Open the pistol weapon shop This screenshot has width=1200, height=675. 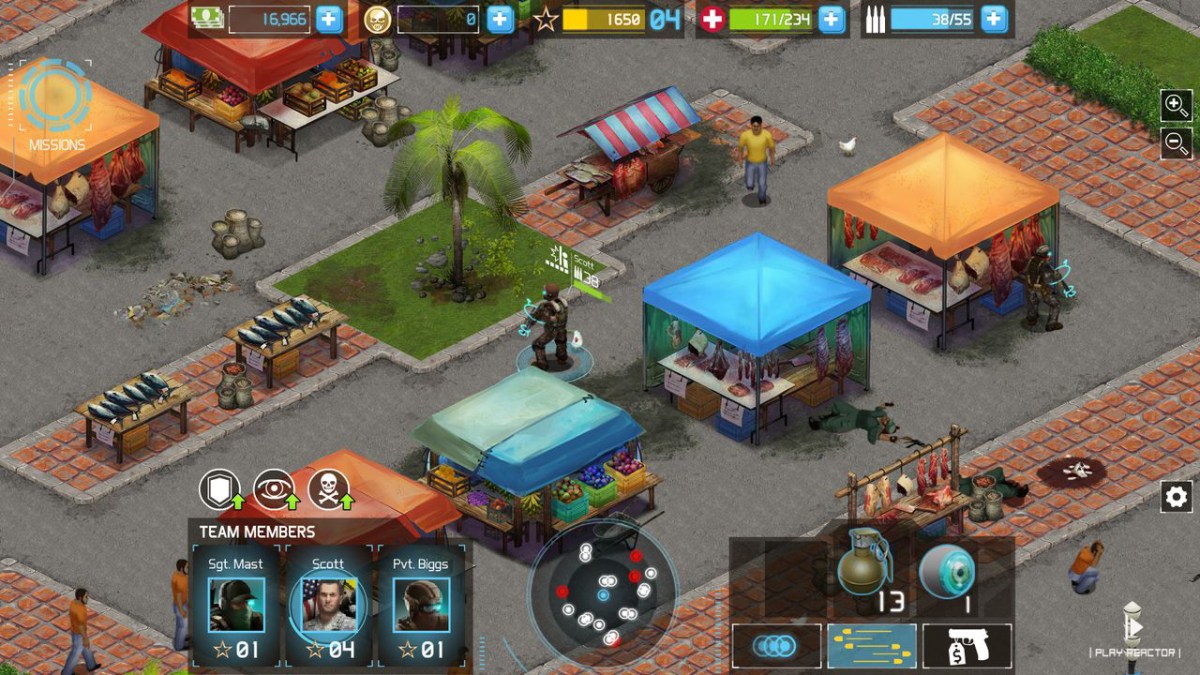point(966,646)
